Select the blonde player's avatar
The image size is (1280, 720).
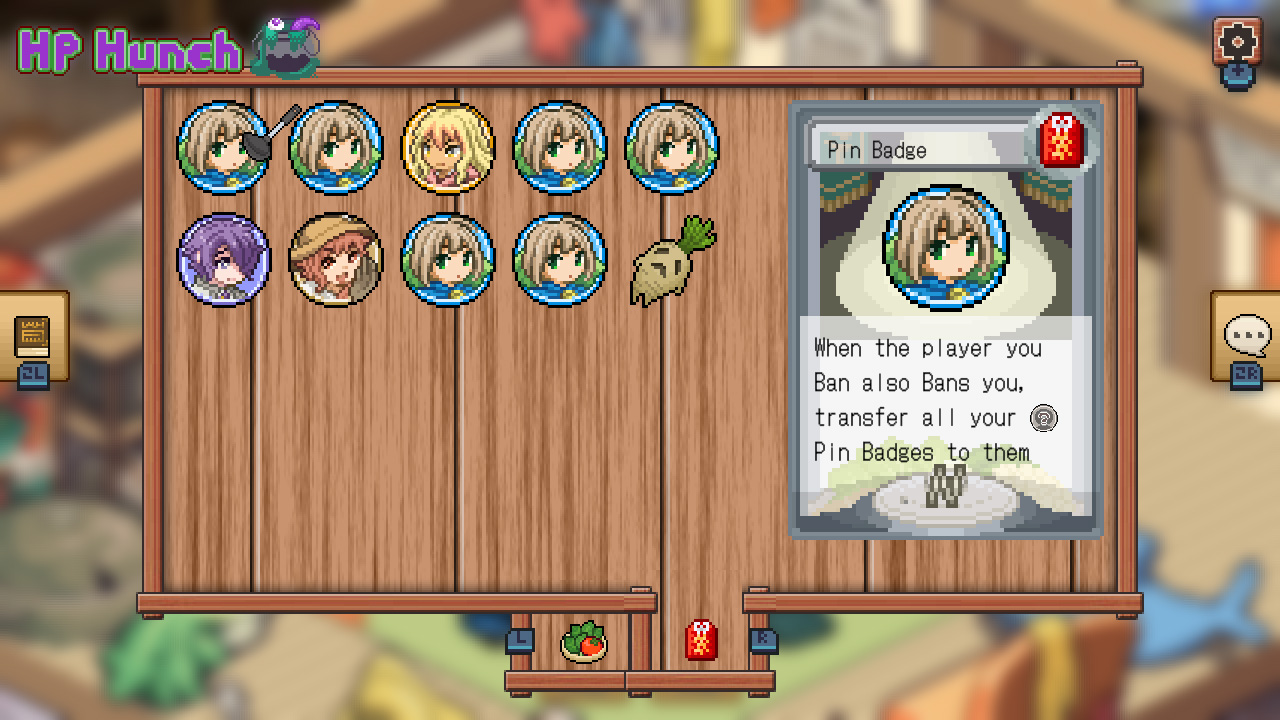pos(448,146)
